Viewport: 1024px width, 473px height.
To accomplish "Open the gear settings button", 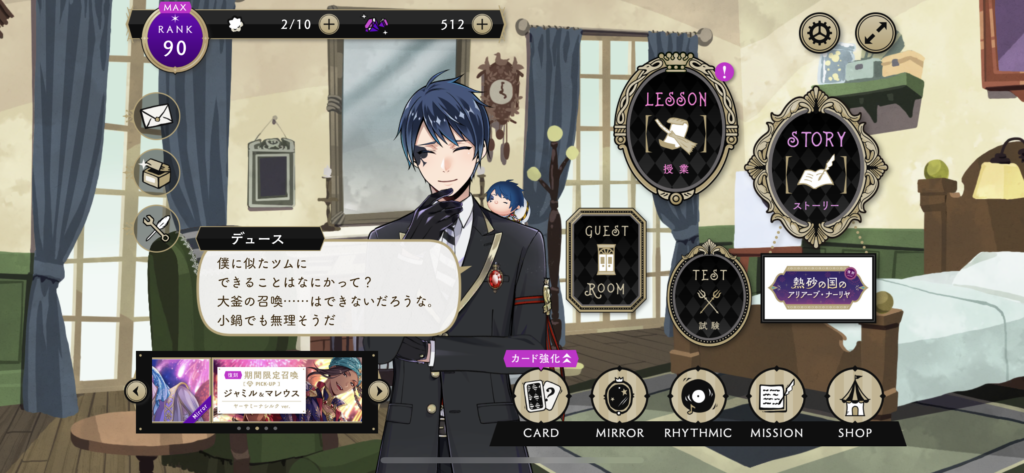I will 819,33.
